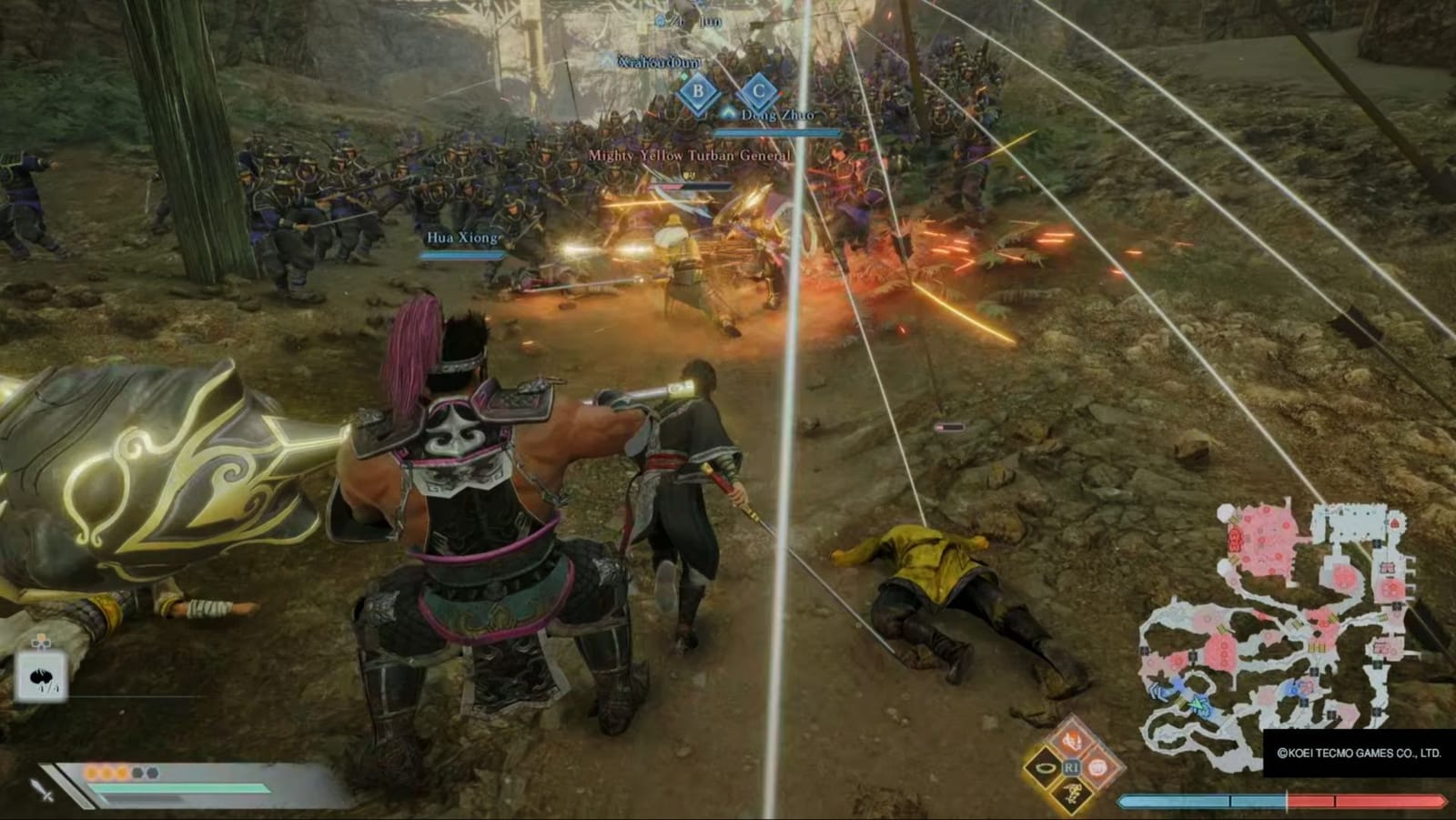Click the fourth orange Musou orb on the gauge
Screen dimensions: 1456x820
137,773
